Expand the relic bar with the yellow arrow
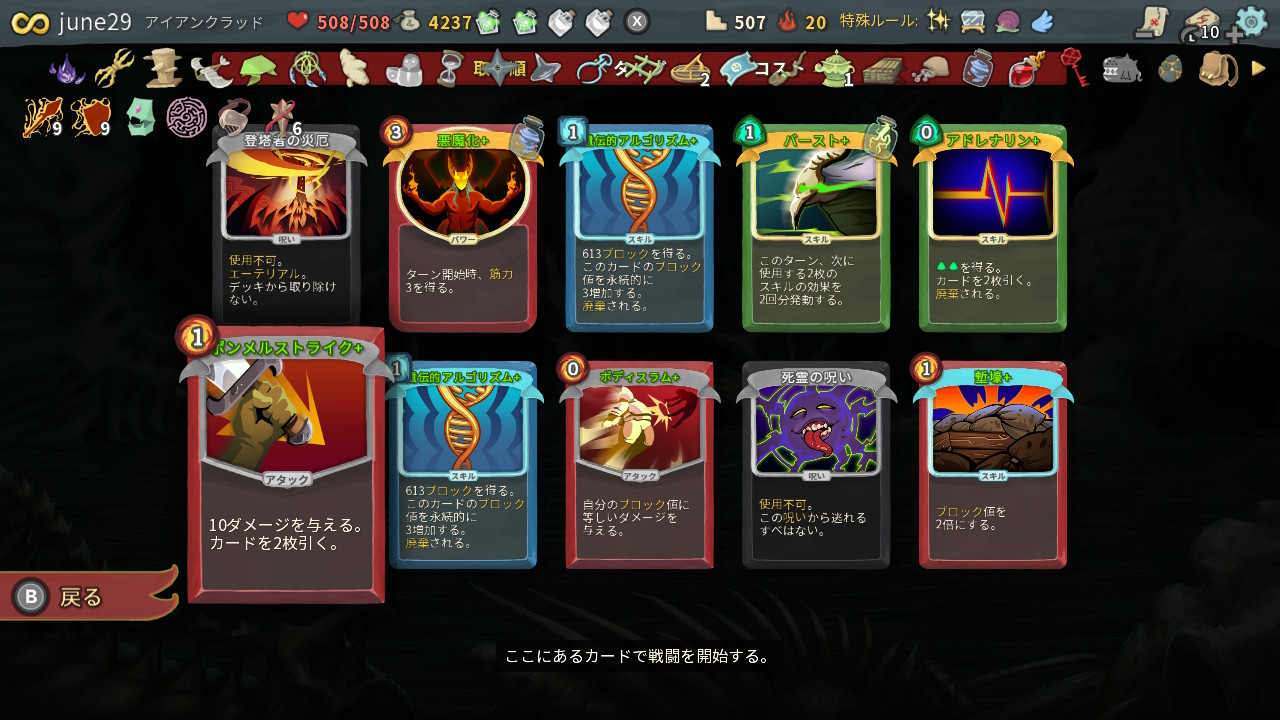This screenshot has height=720, width=1280. coord(1256,70)
